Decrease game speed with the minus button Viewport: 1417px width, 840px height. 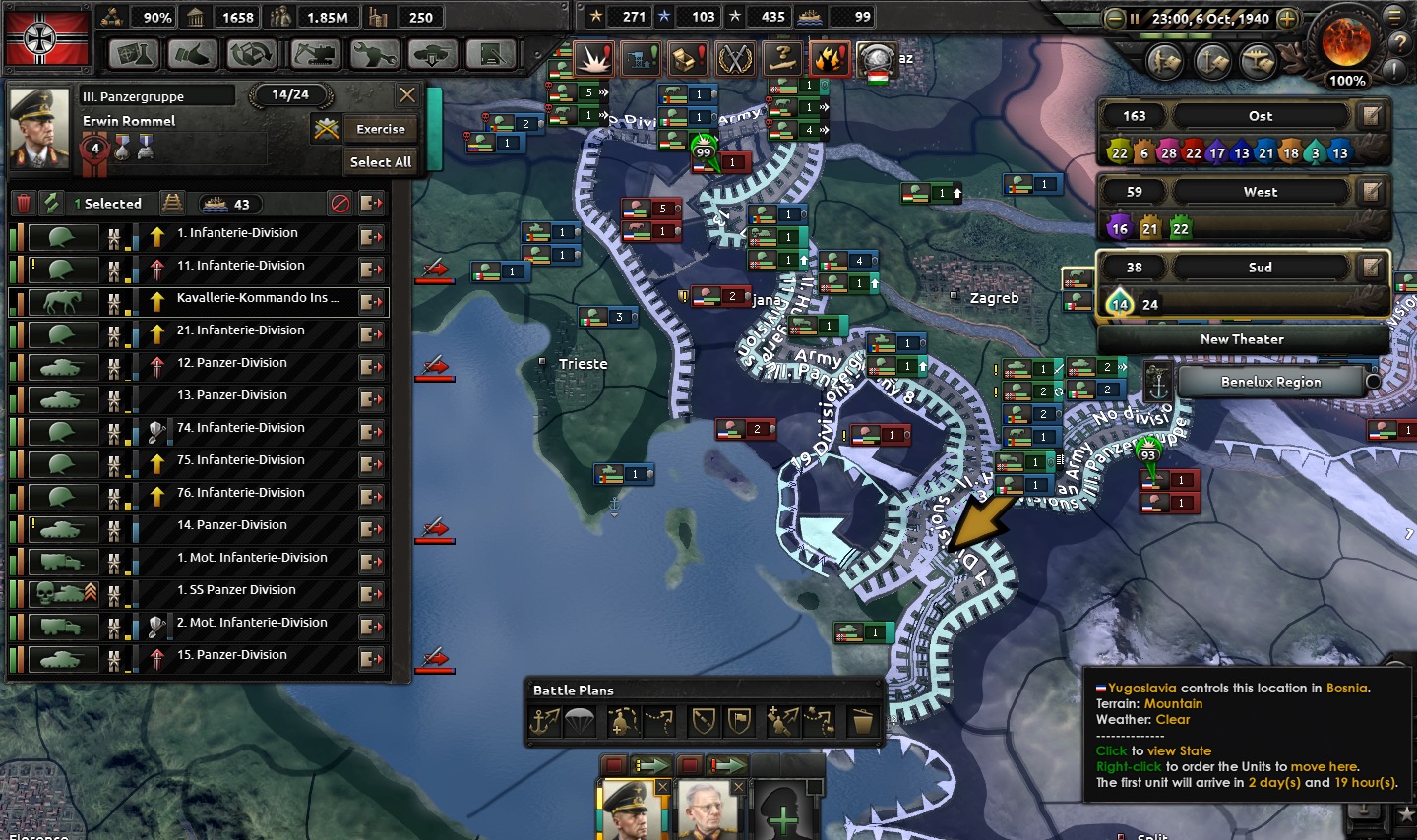1115,19
